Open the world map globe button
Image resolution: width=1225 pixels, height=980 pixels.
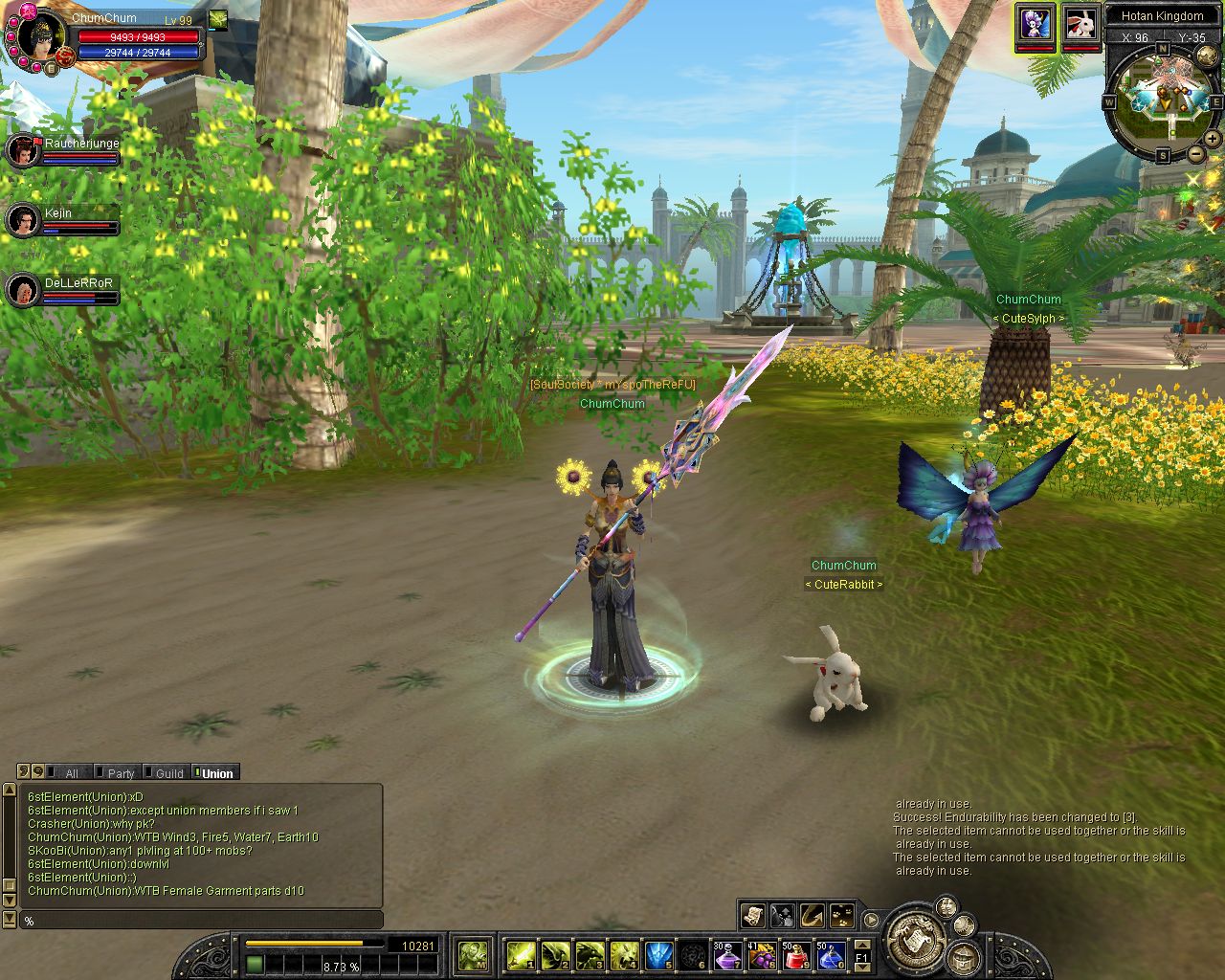1207,56
